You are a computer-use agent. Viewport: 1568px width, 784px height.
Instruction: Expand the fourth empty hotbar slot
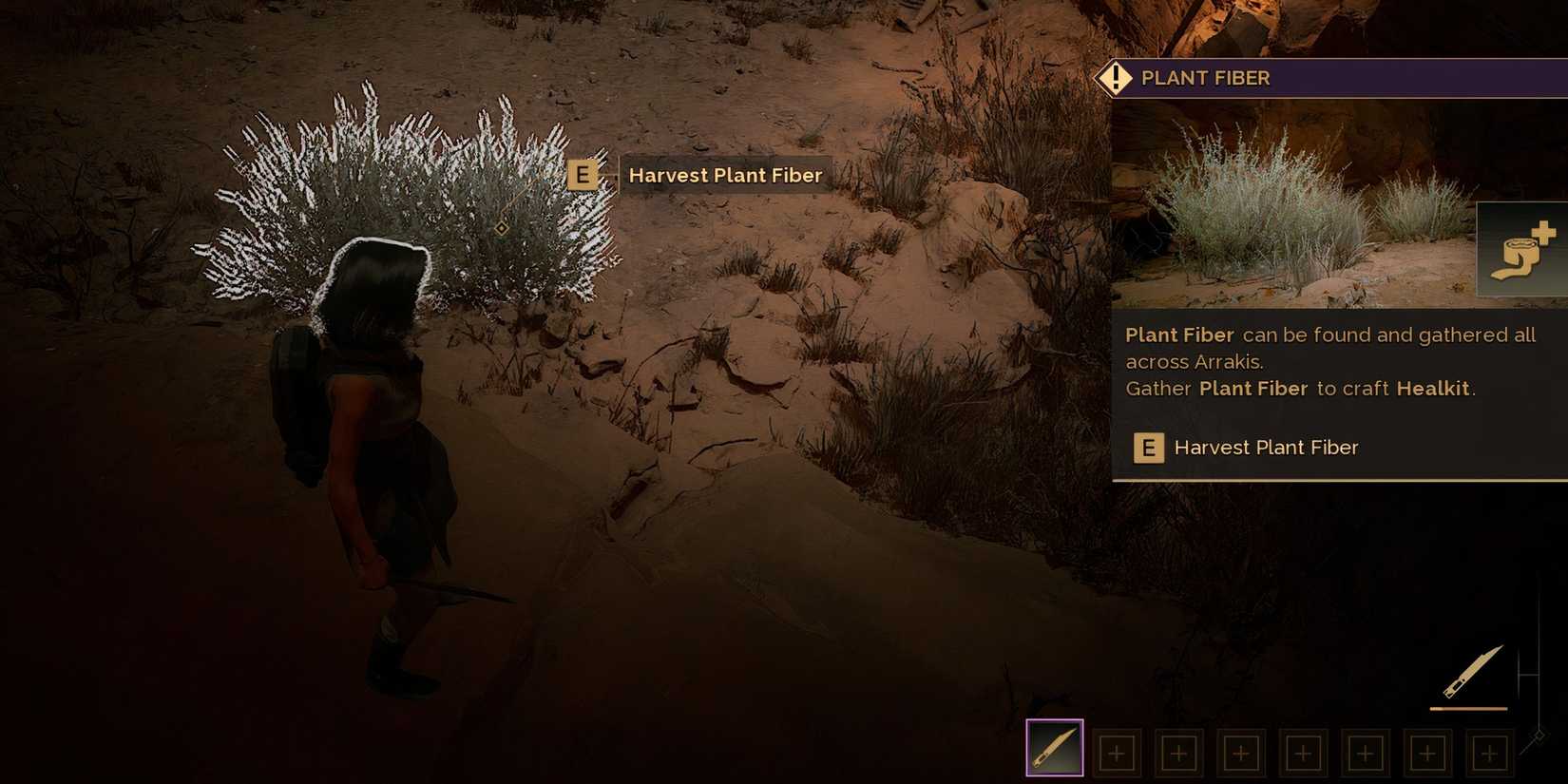1240,752
